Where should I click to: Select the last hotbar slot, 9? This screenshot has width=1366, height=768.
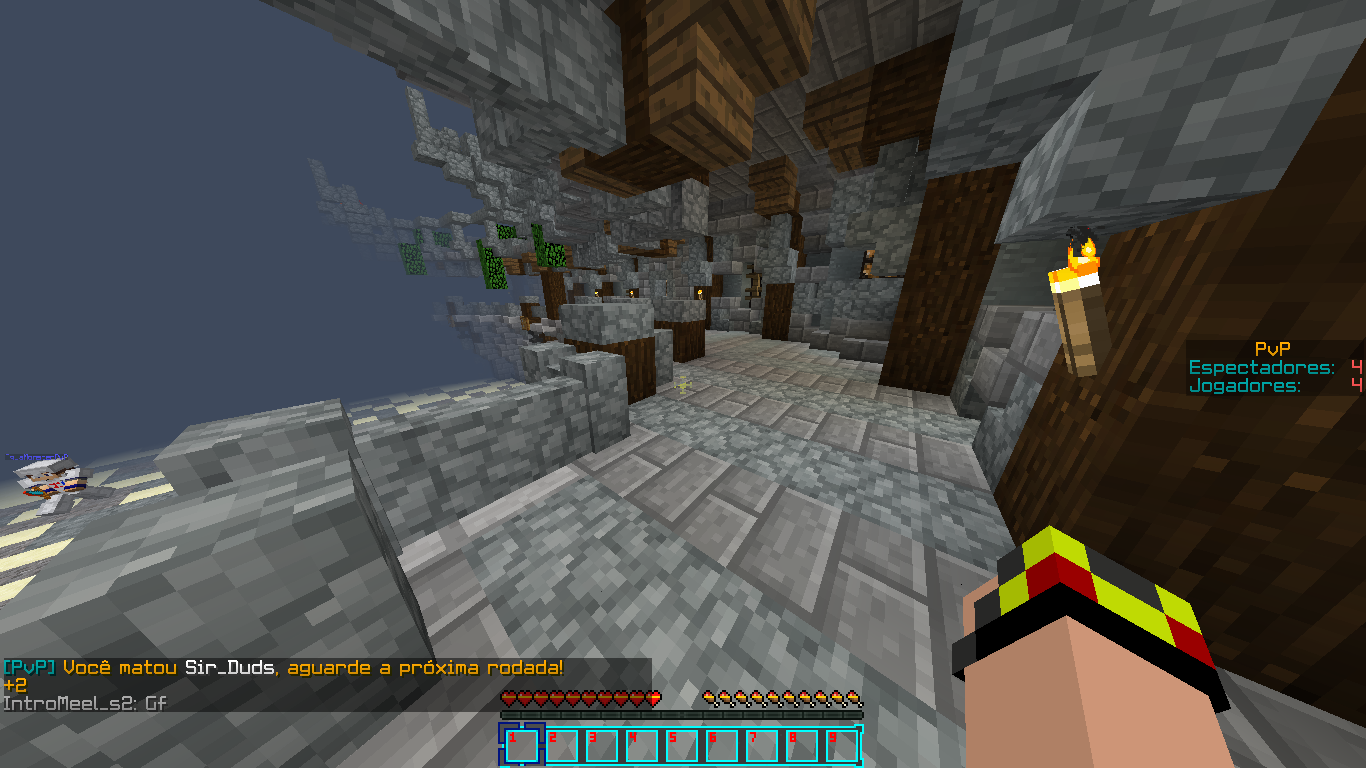841,746
